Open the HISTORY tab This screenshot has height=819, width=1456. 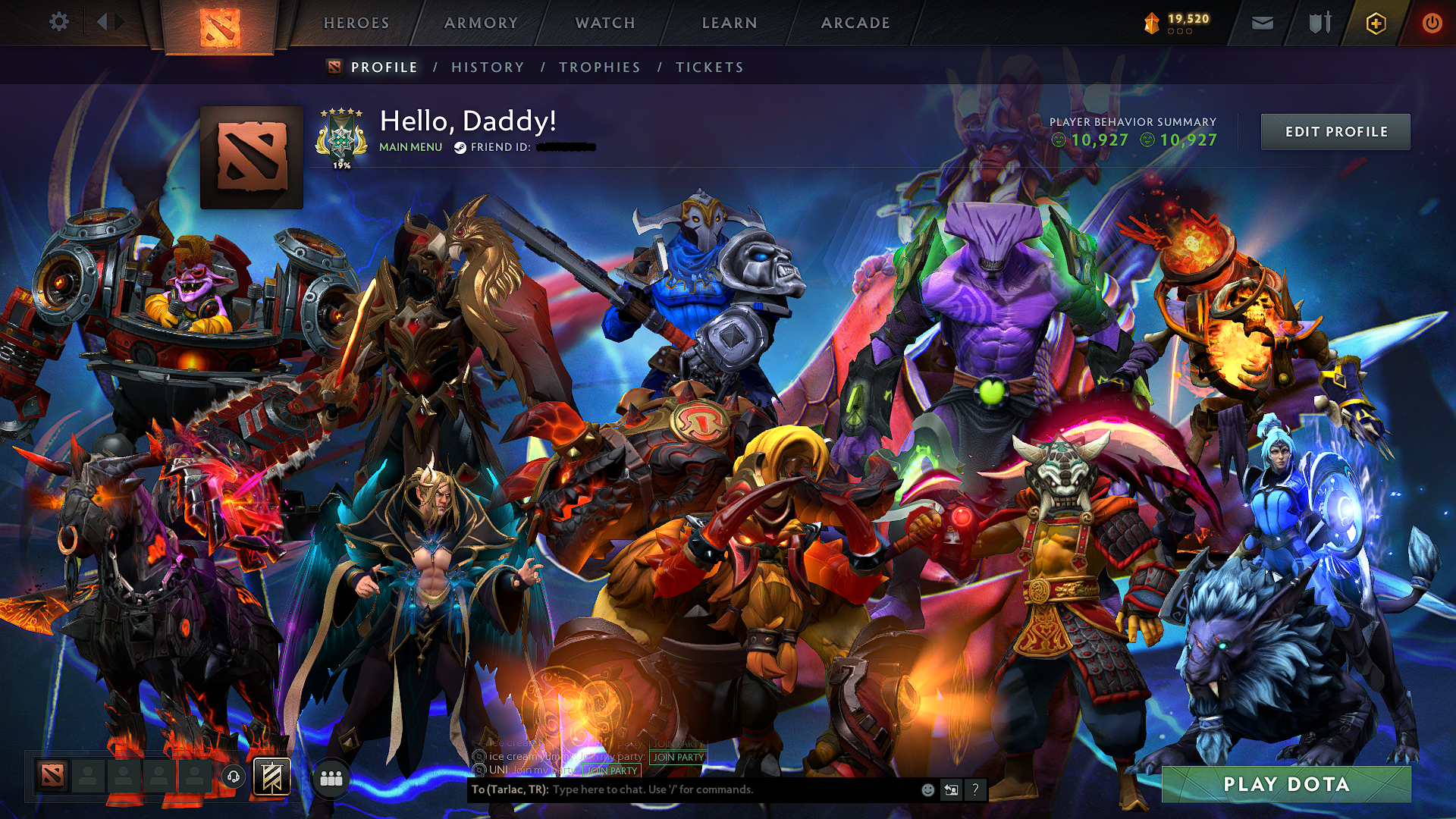coord(486,67)
